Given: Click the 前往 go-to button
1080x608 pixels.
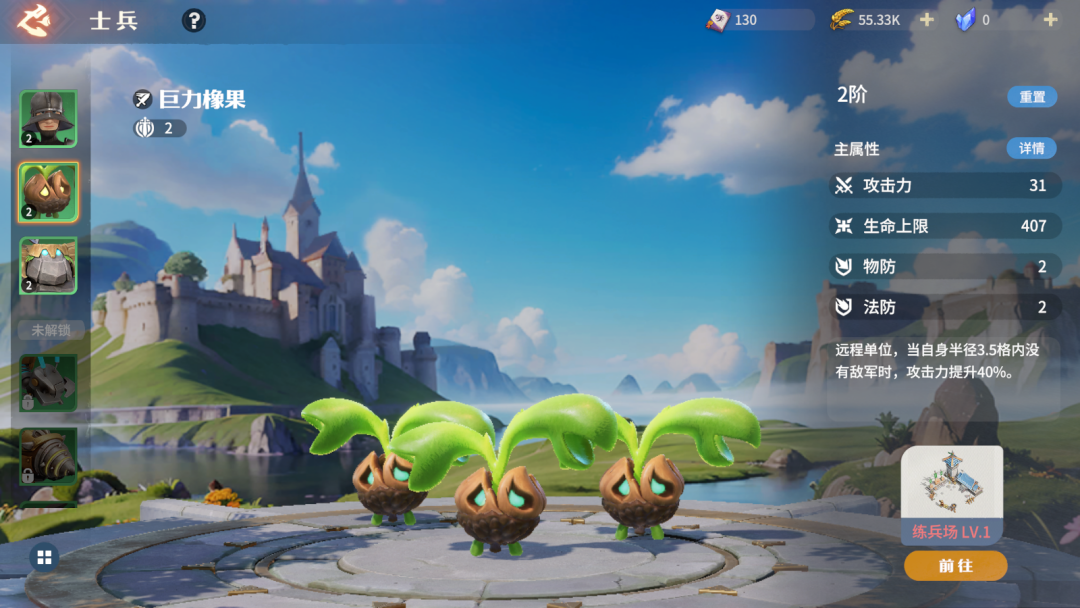Looking at the screenshot, I should (x=955, y=566).
